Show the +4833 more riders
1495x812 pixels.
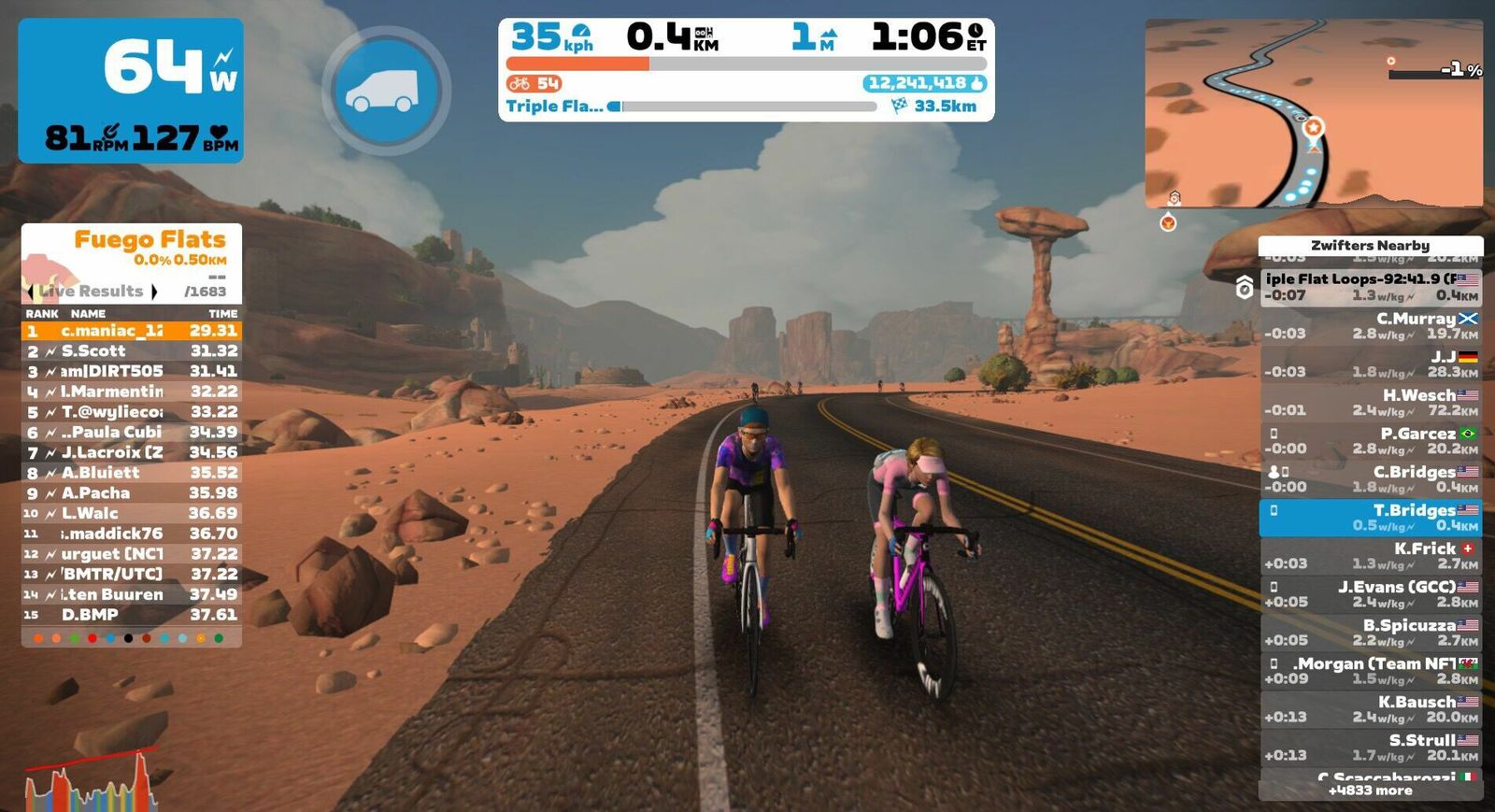coord(1370,791)
